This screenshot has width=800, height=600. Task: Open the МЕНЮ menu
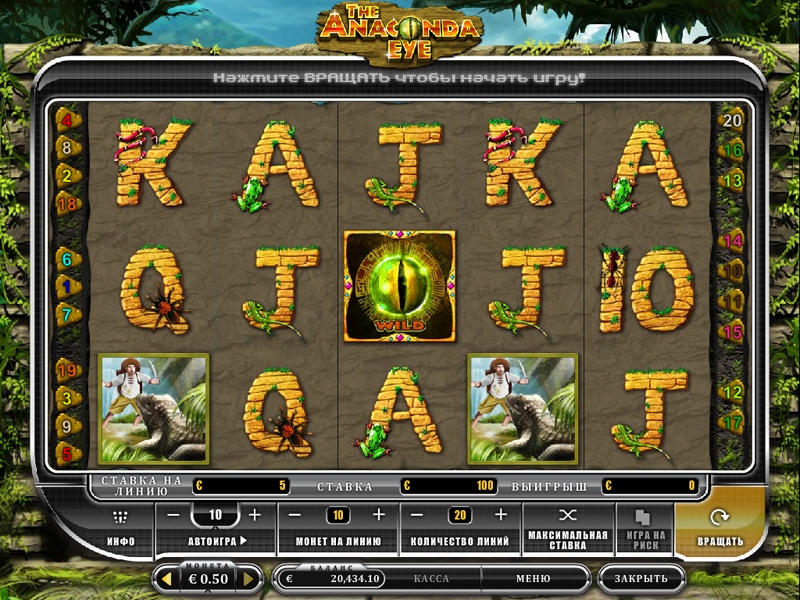[533, 578]
